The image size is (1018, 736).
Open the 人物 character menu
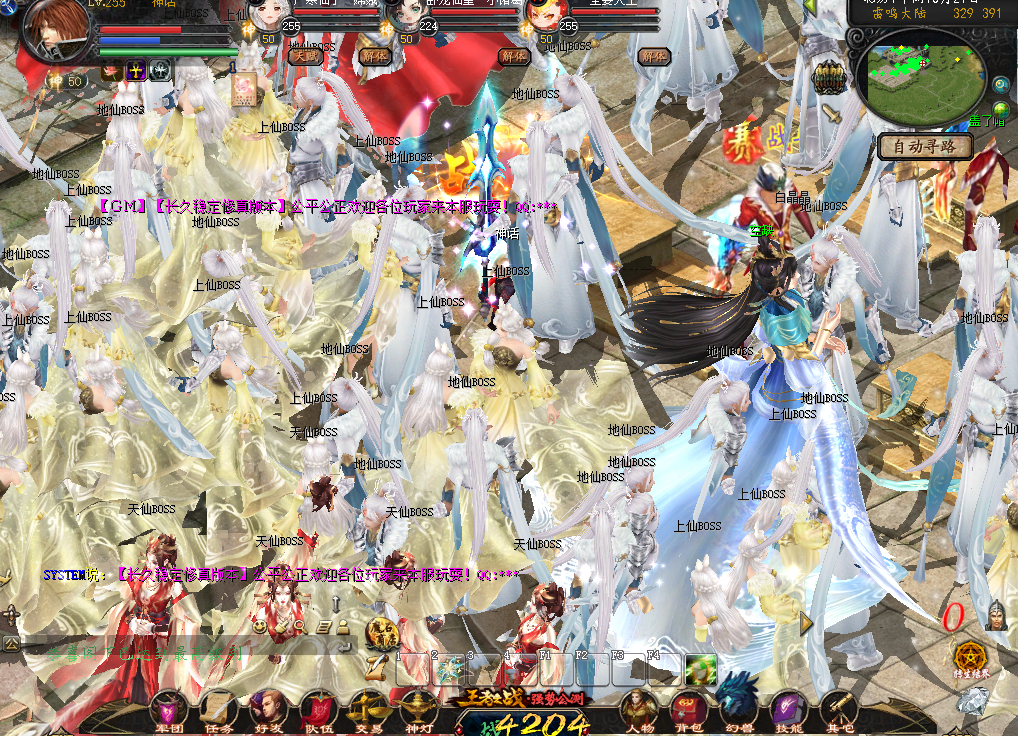[x=636, y=710]
